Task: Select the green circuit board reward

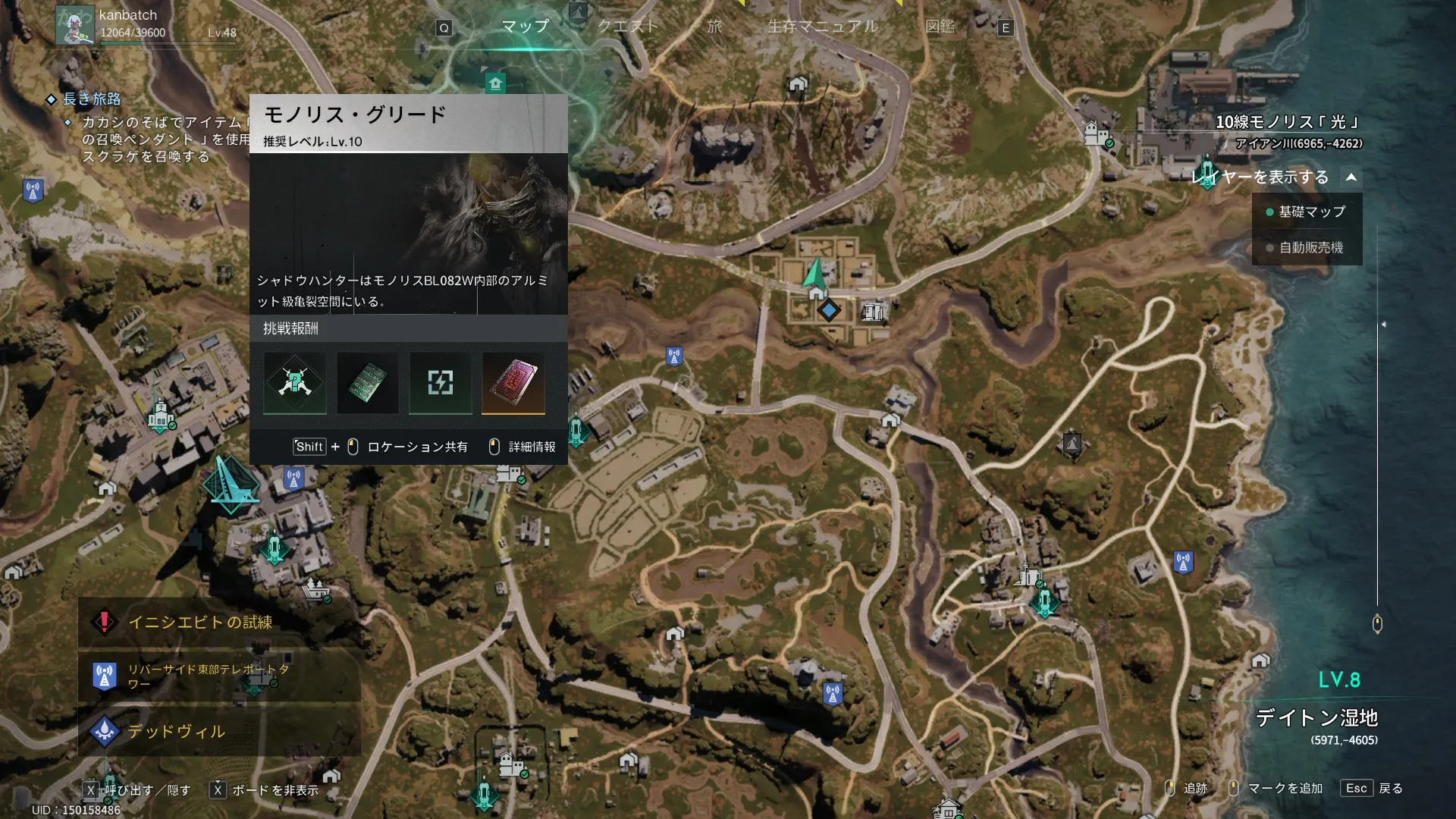Action: coord(368,382)
